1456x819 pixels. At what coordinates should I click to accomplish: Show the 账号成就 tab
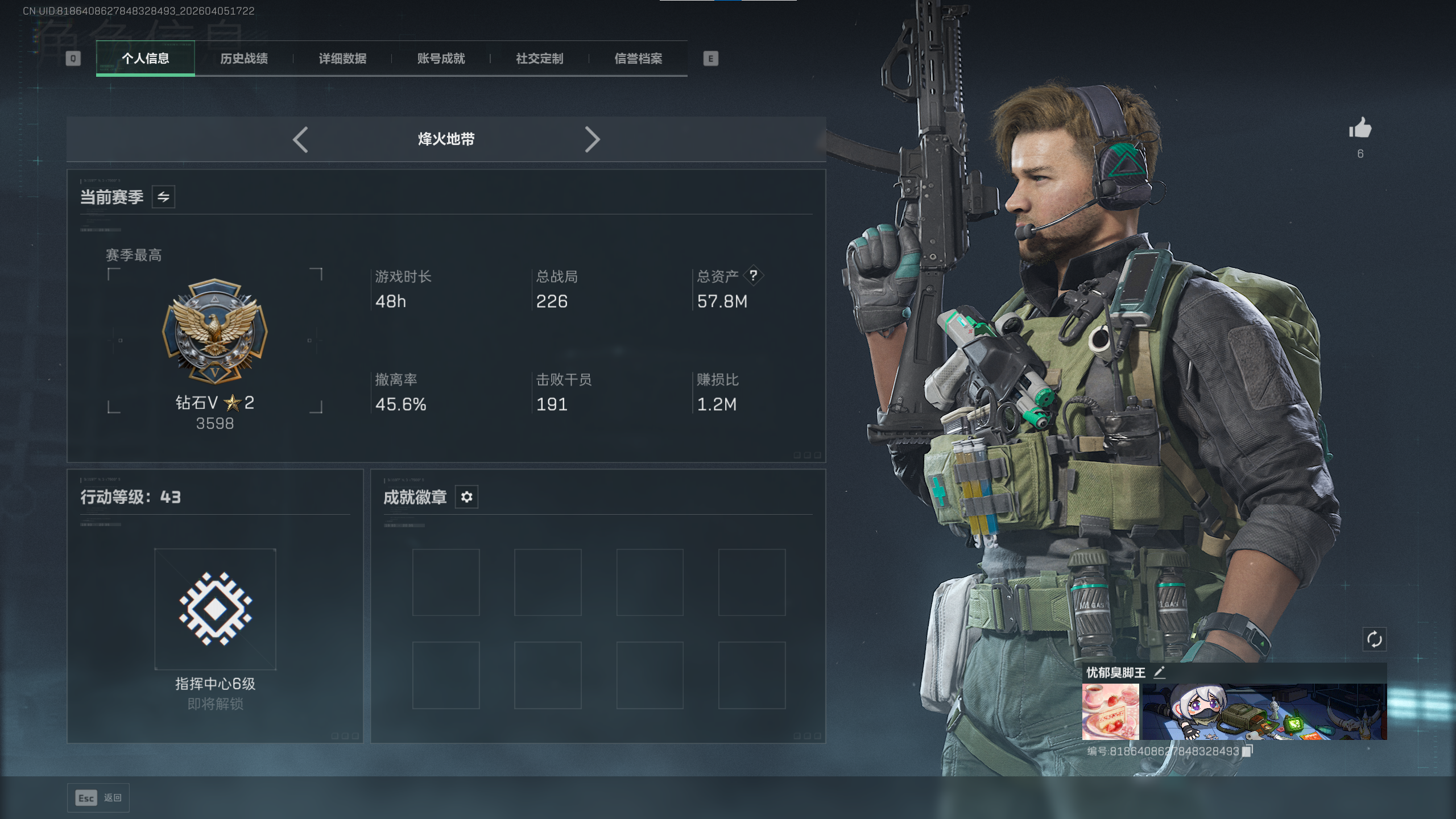(441, 59)
